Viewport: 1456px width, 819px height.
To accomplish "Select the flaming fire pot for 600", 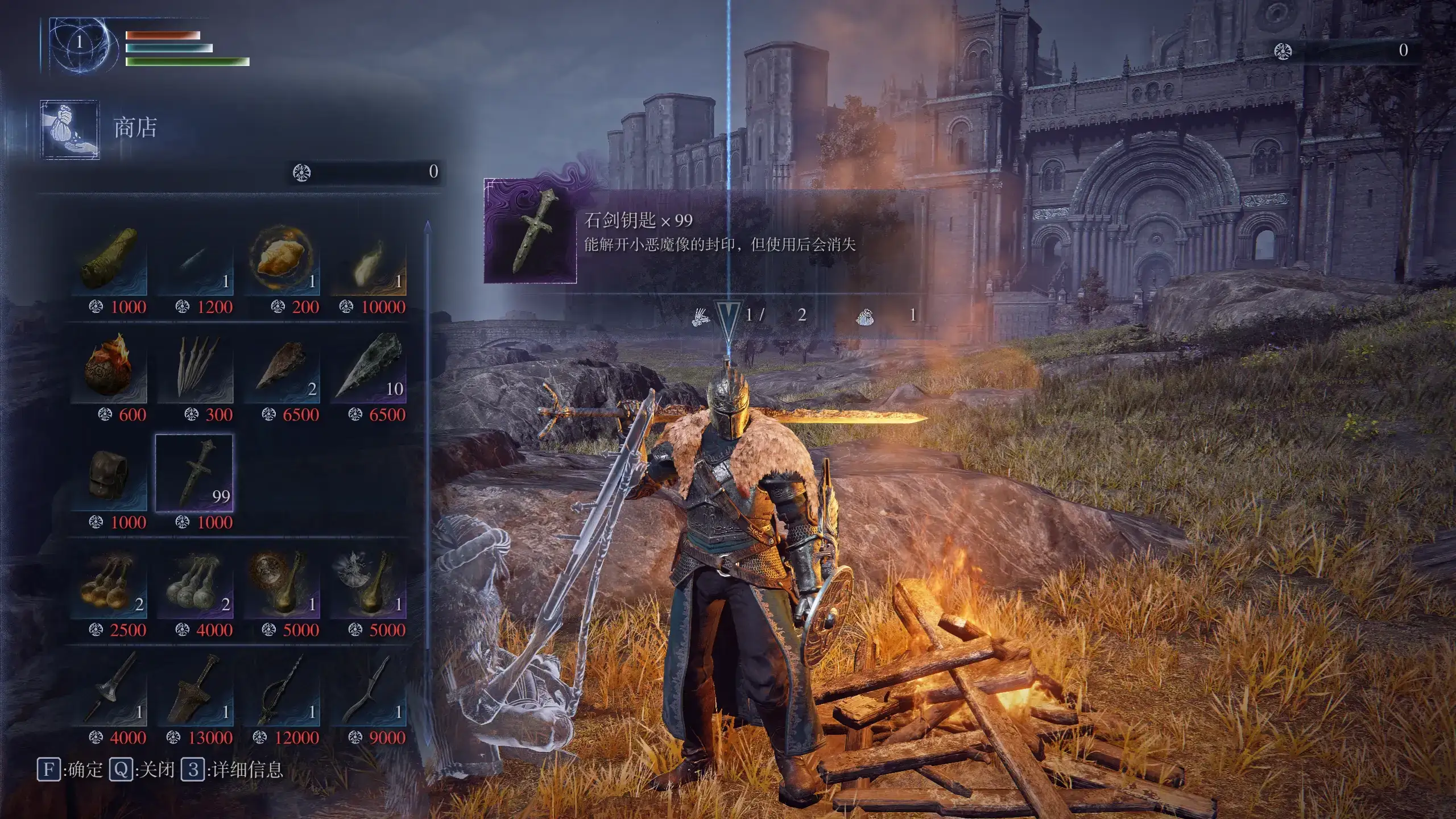I will pyautogui.click(x=109, y=367).
